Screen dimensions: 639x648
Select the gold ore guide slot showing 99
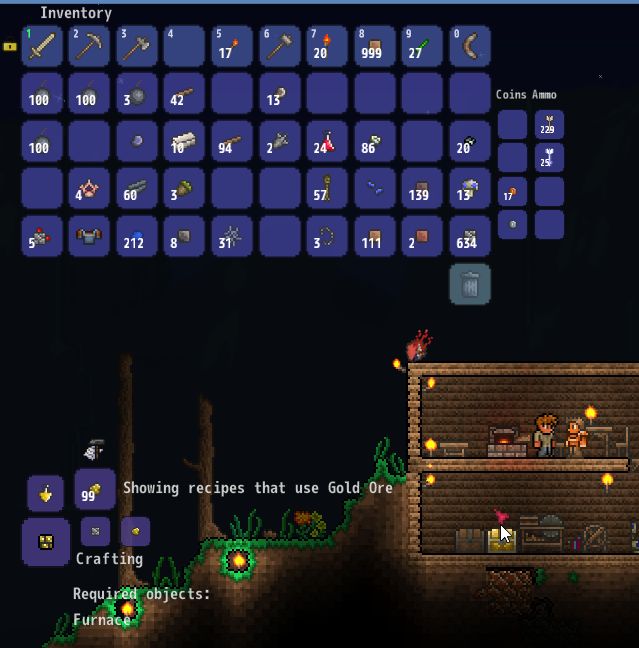(95, 490)
